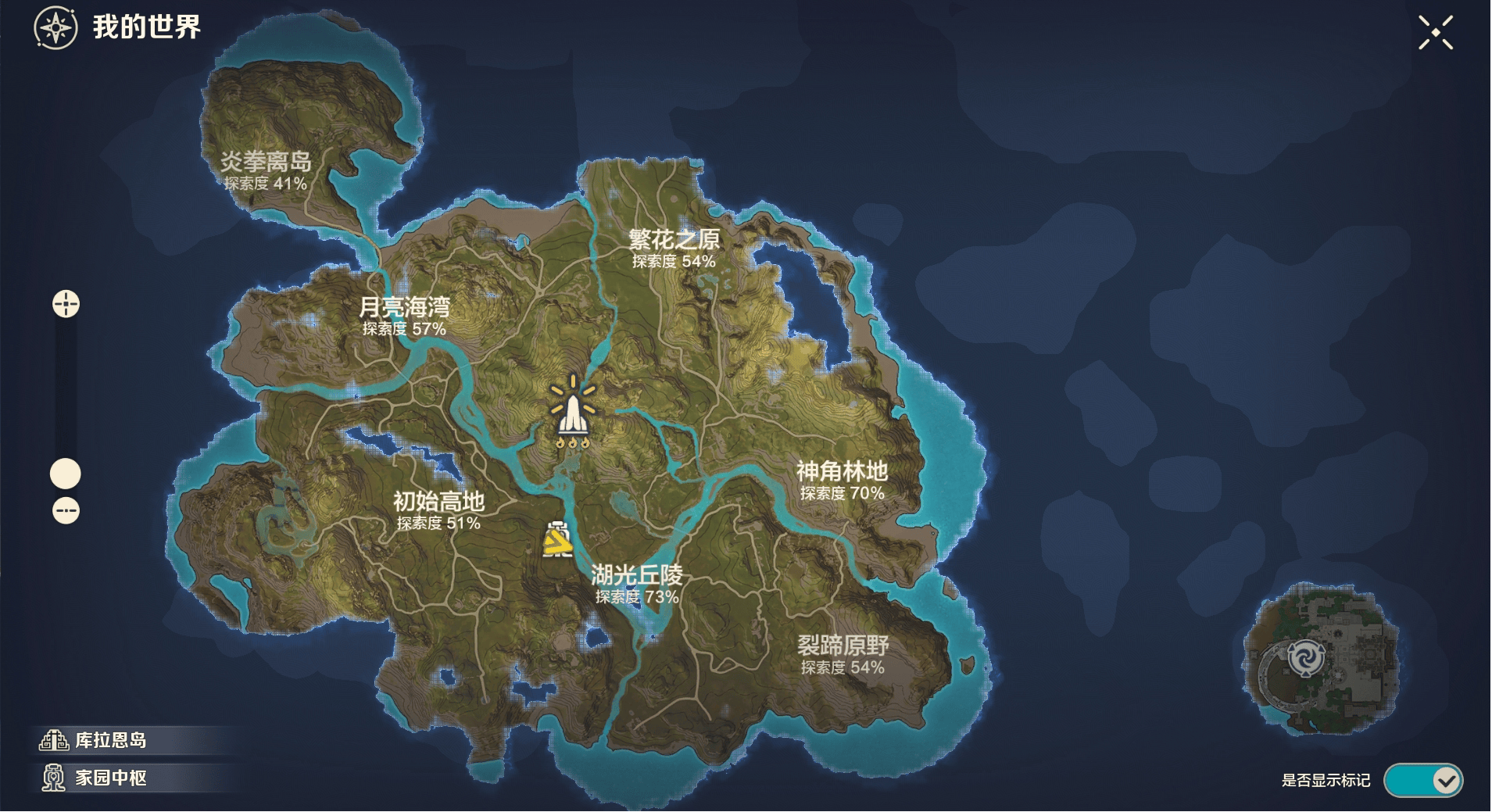Screen dimensions: 1492x812
Task: Zoom out with the minus control
Action: point(66,510)
